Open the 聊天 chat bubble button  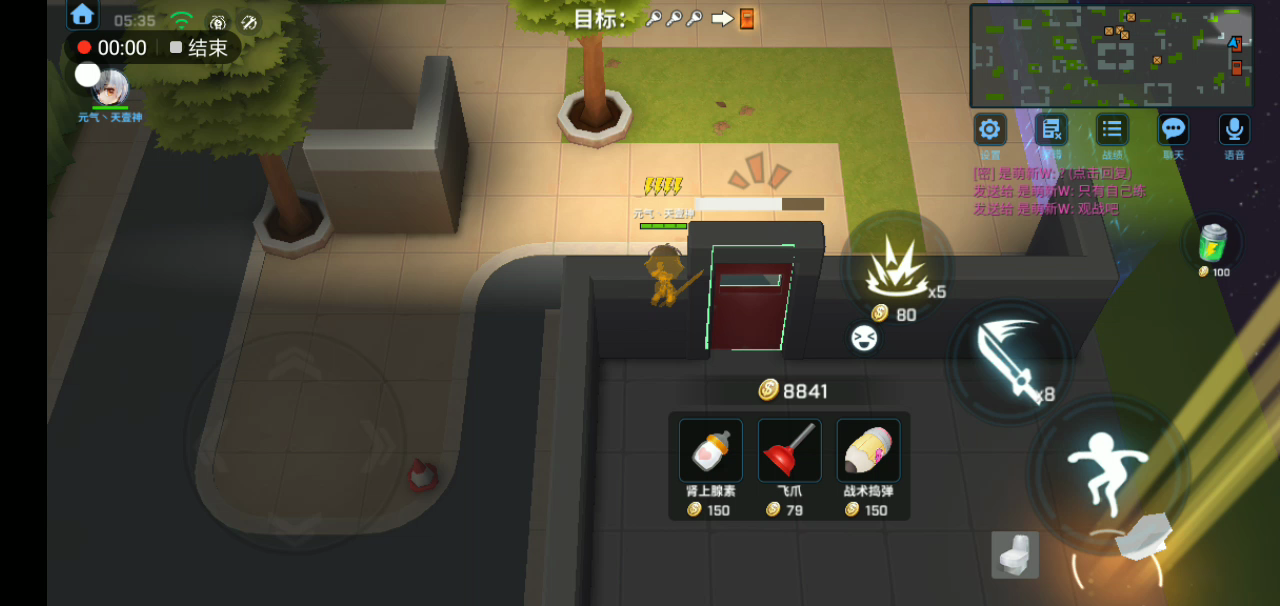(1173, 130)
